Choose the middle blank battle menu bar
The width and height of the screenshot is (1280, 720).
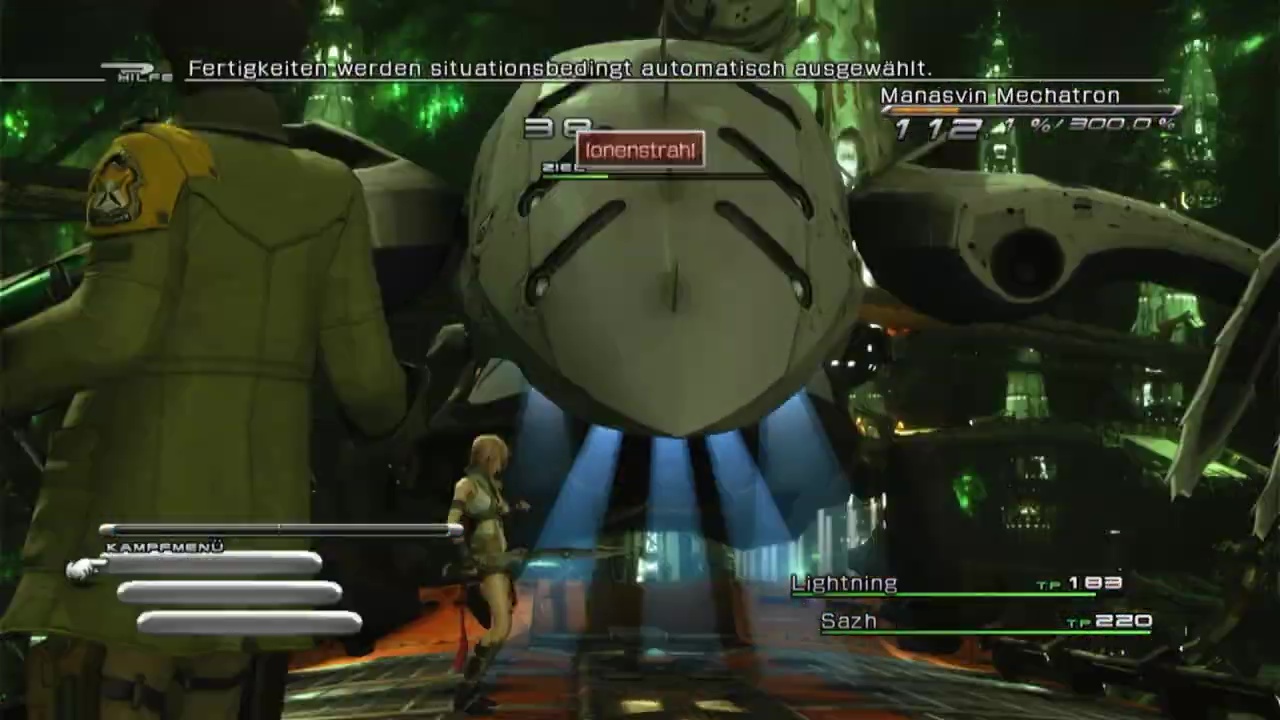(230, 594)
